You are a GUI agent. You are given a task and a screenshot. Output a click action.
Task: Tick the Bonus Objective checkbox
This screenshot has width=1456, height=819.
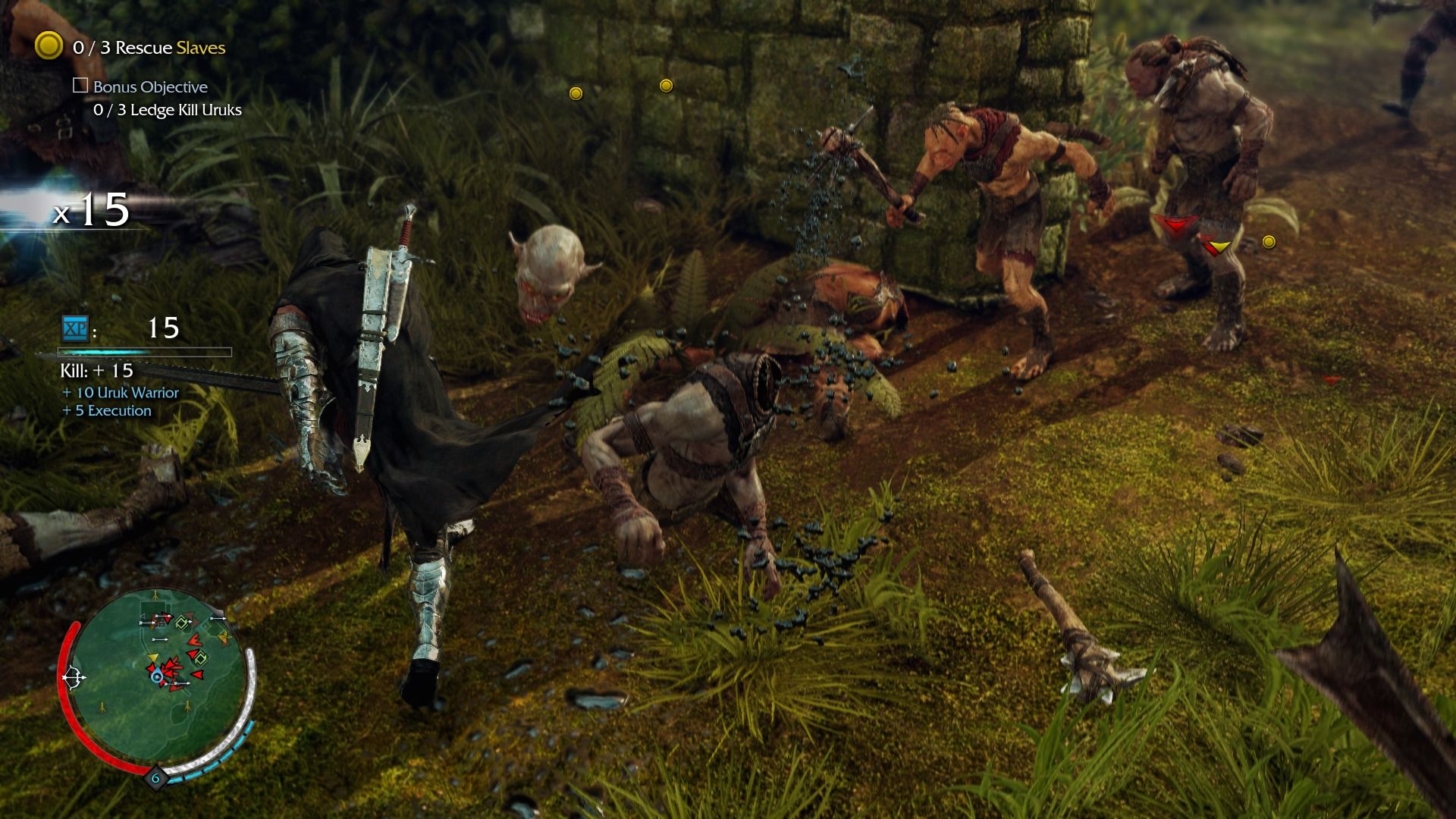click(x=80, y=86)
